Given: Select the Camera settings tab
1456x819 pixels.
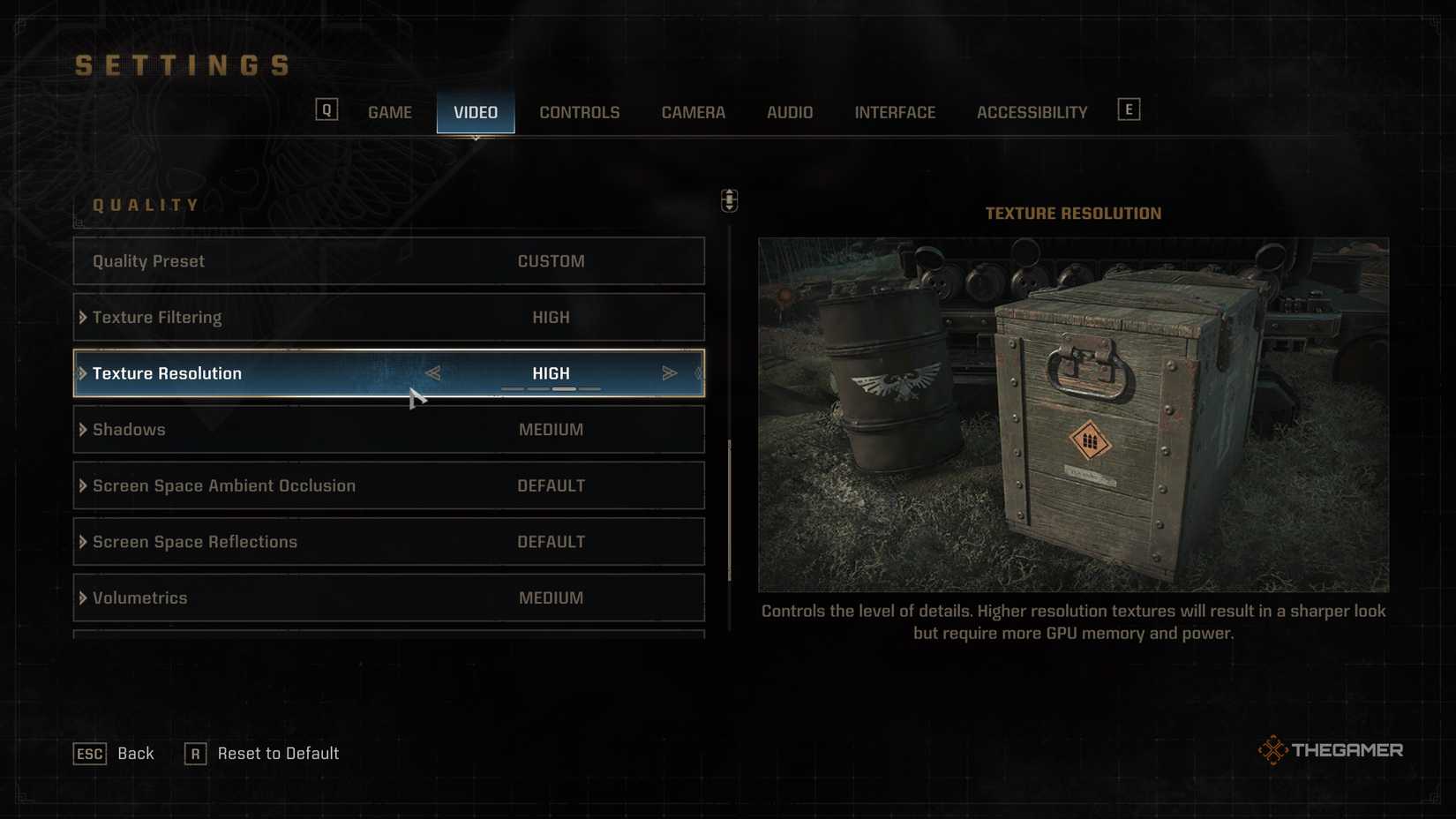Looking at the screenshot, I should pos(693,112).
